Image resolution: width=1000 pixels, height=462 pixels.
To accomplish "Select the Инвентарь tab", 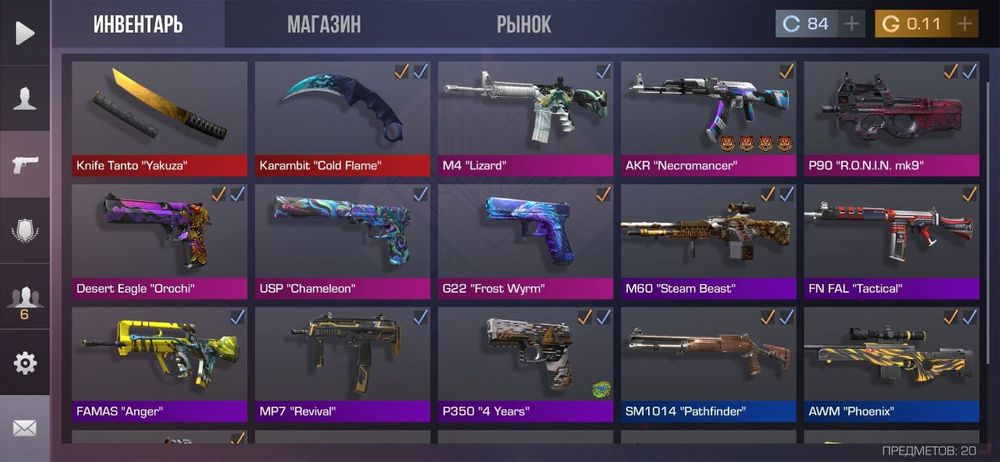I will (138, 24).
